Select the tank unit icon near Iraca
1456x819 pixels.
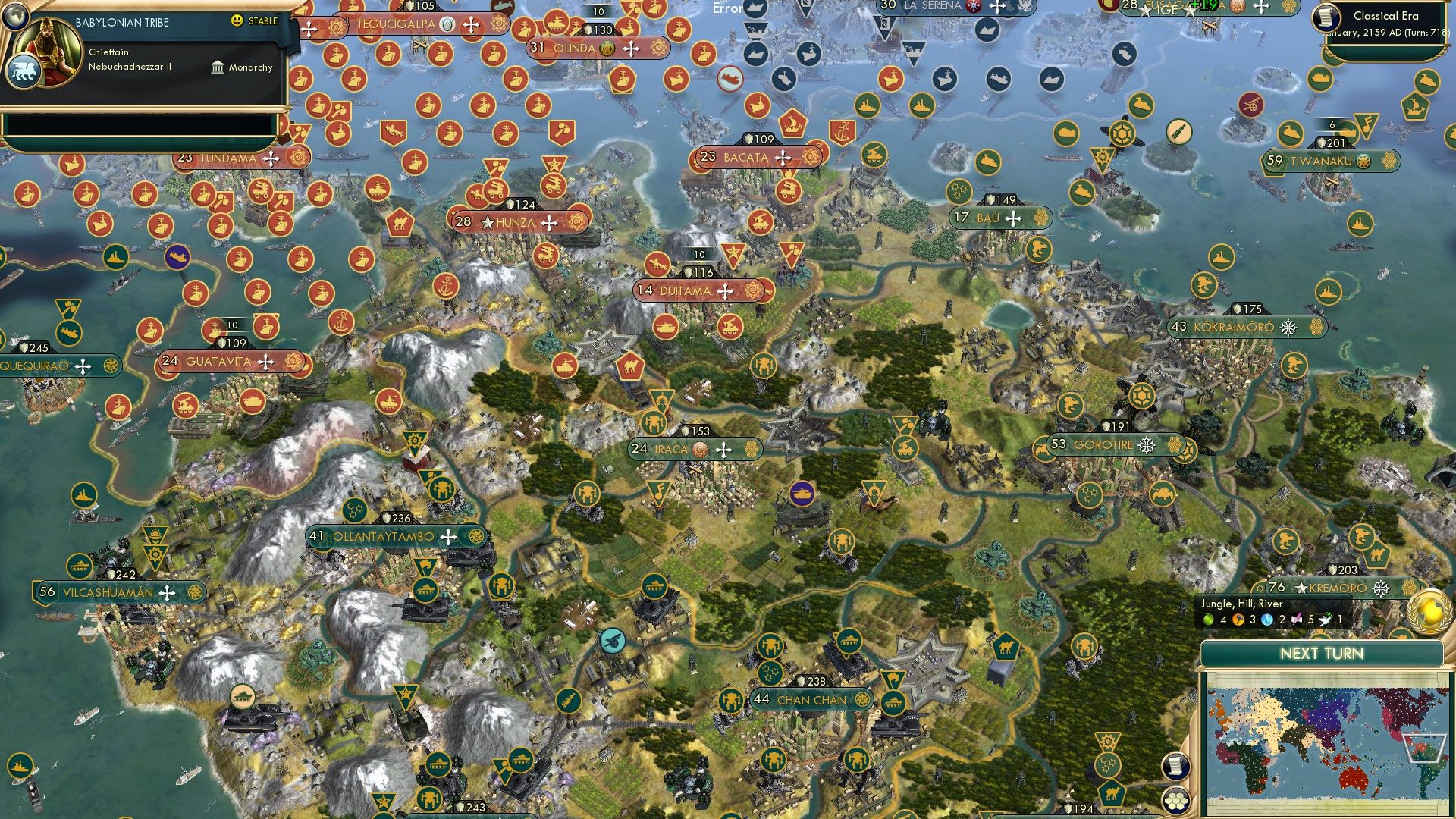(803, 492)
